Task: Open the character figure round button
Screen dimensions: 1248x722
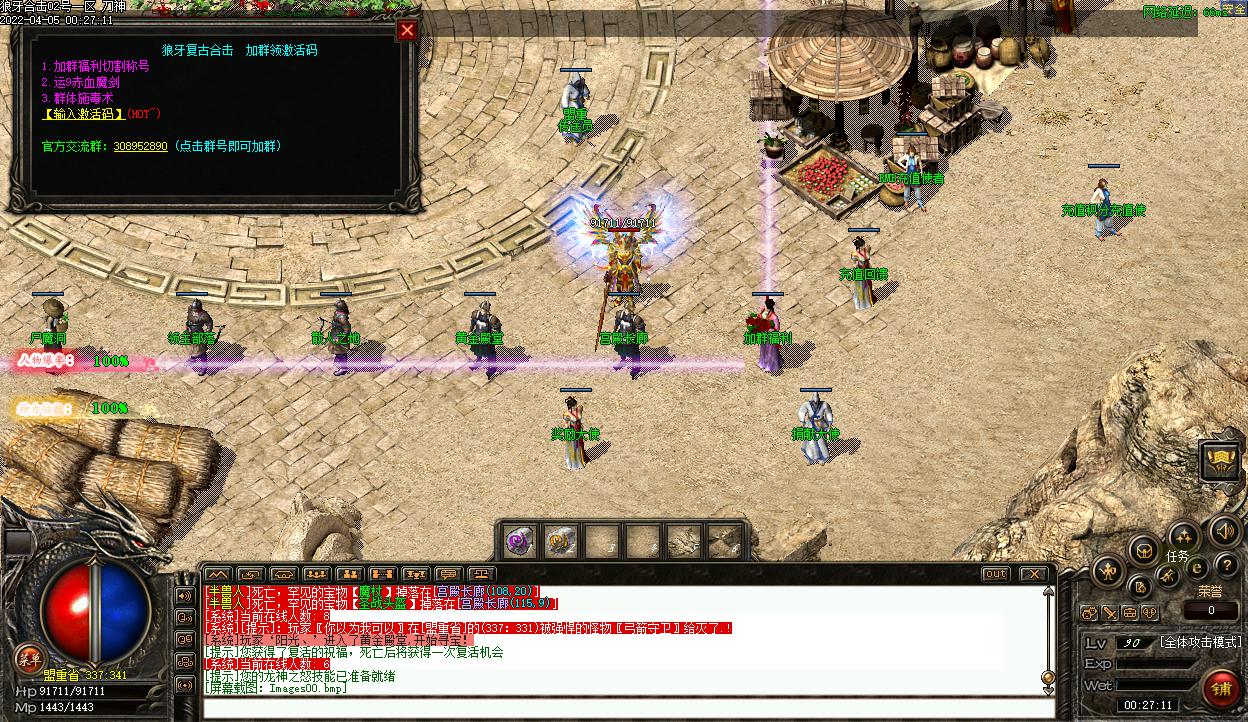Action: [x=1109, y=573]
